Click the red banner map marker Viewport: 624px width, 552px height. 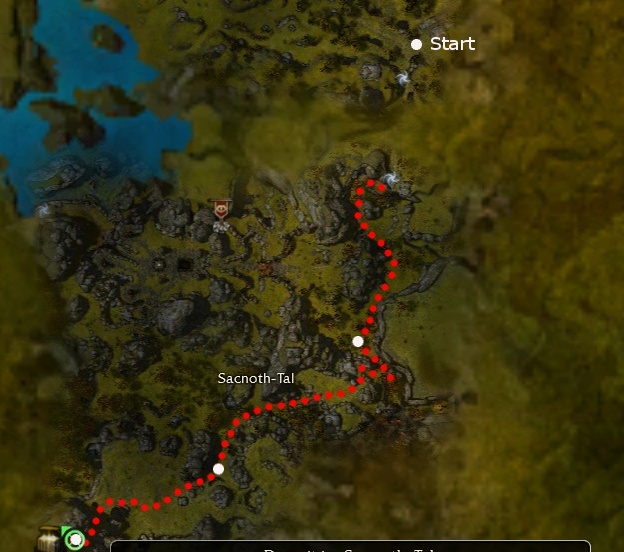pyautogui.click(x=221, y=209)
